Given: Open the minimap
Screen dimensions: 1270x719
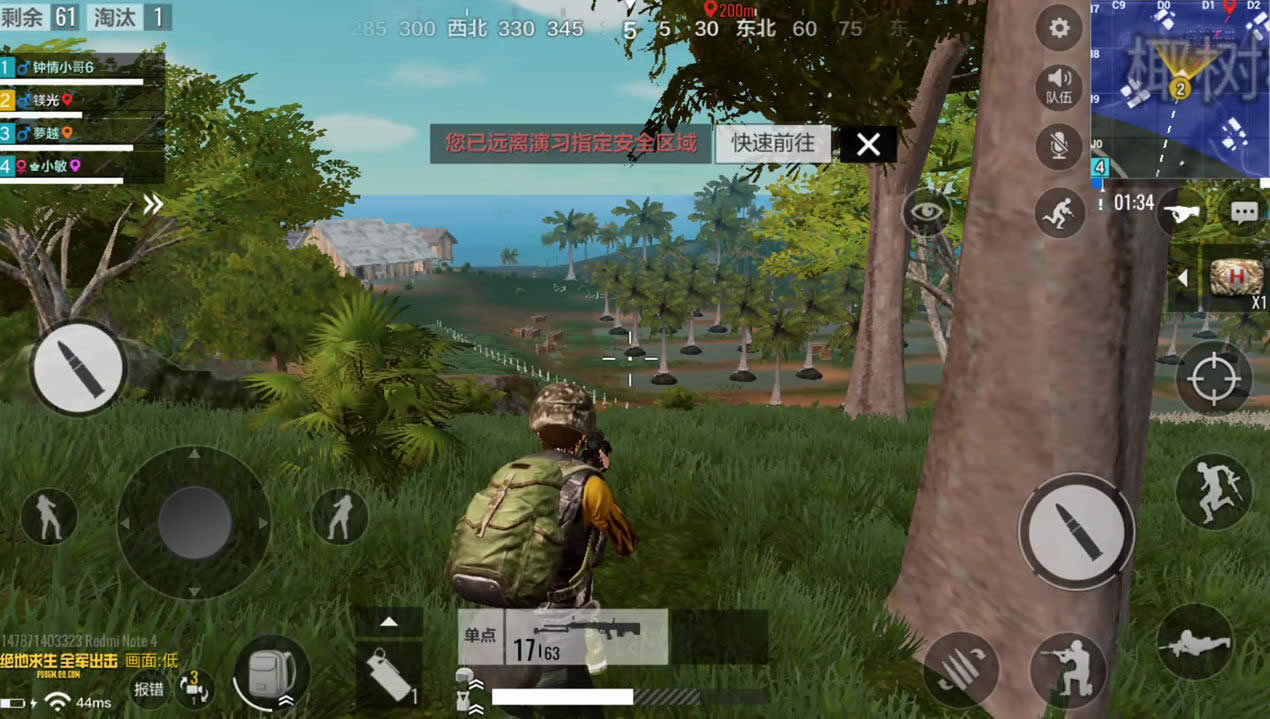Looking at the screenshot, I should 1180,88.
